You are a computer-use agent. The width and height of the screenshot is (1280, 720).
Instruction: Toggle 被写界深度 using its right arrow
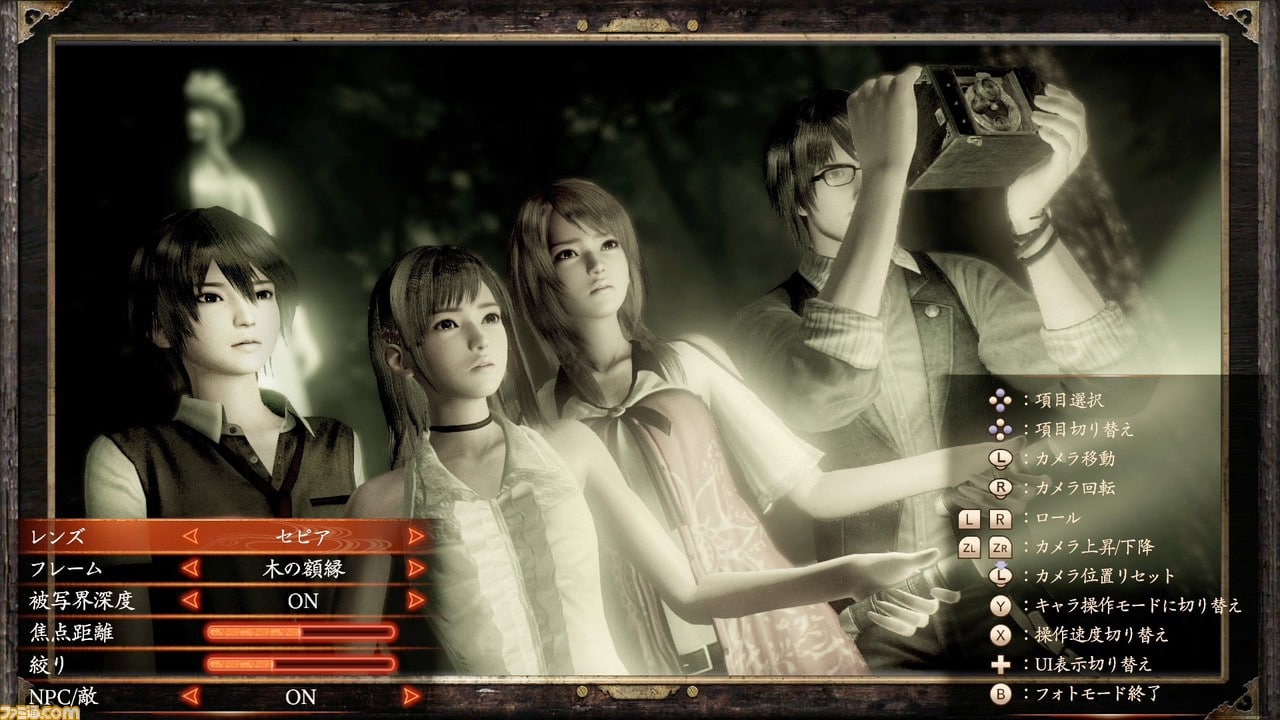(416, 601)
